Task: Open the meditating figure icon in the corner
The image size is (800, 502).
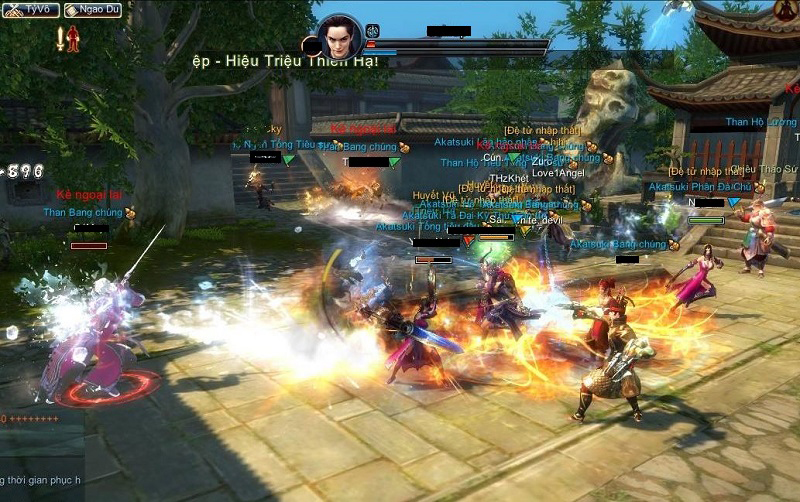Action: (x=786, y=11)
